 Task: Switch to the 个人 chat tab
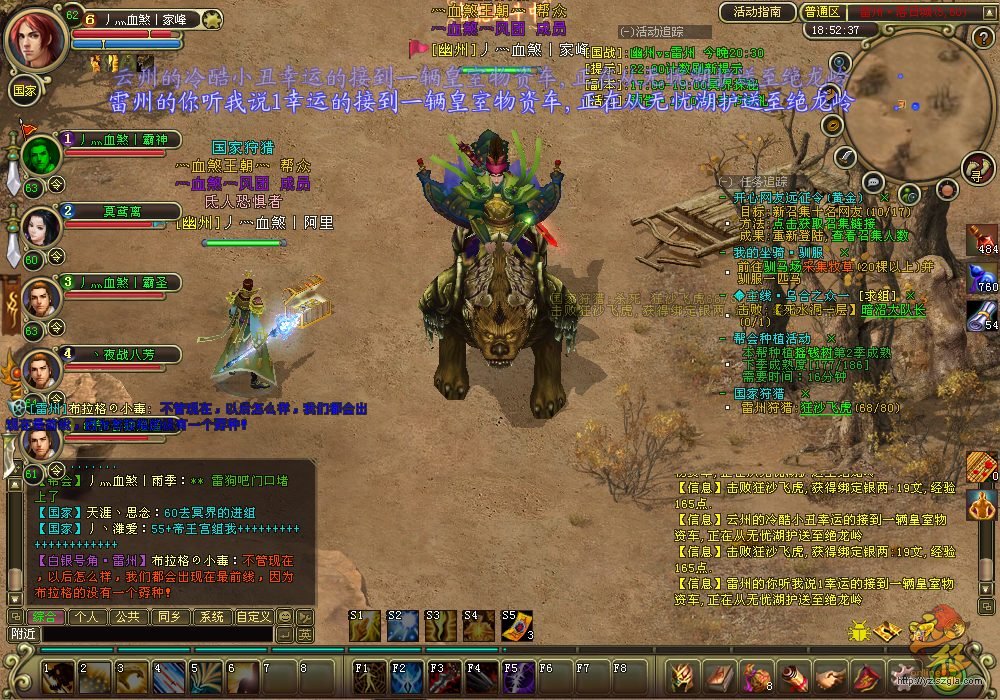point(88,617)
